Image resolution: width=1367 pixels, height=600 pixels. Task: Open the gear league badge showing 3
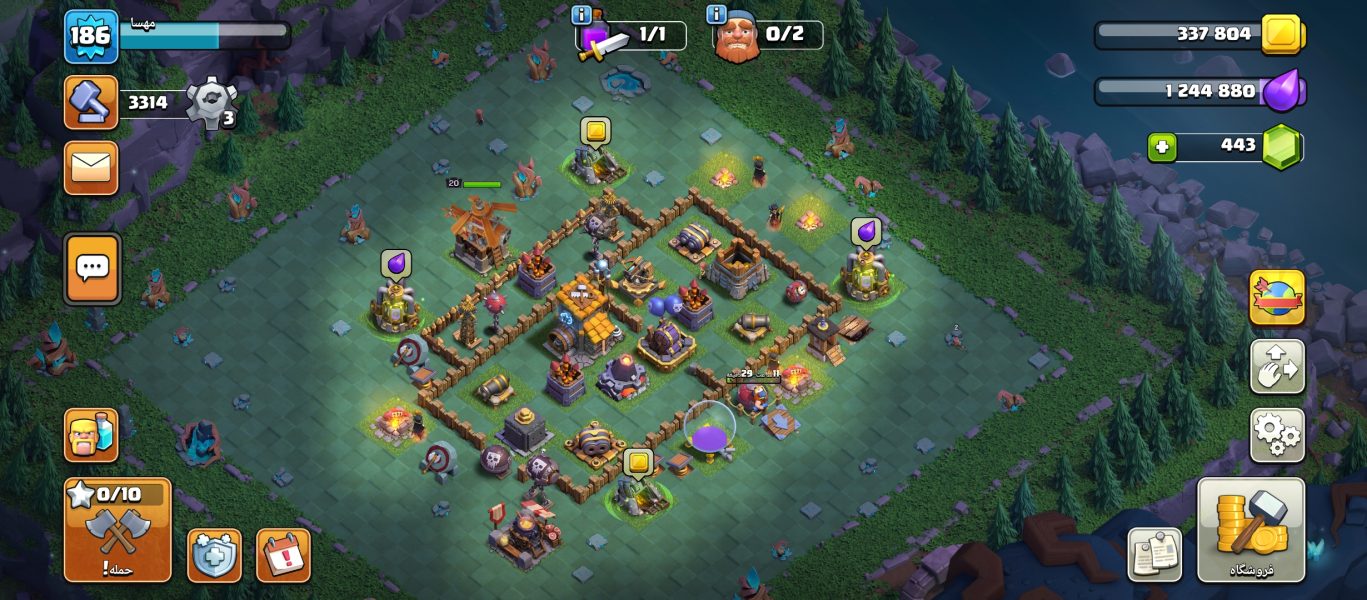point(212,103)
